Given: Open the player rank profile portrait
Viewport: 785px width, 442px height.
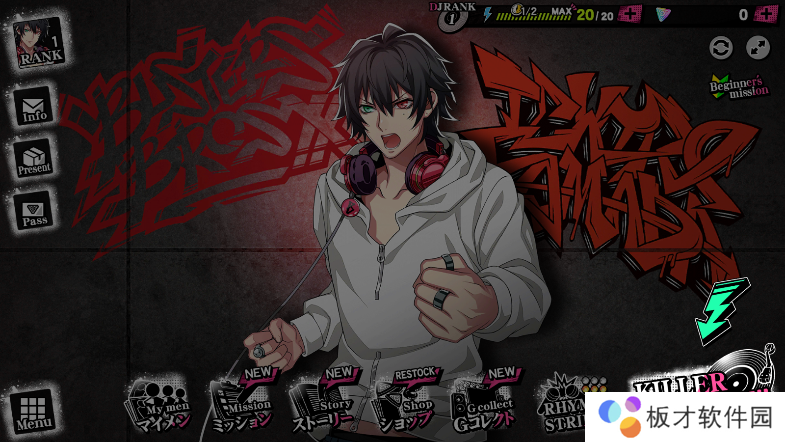Looking at the screenshot, I should [x=40, y=40].
